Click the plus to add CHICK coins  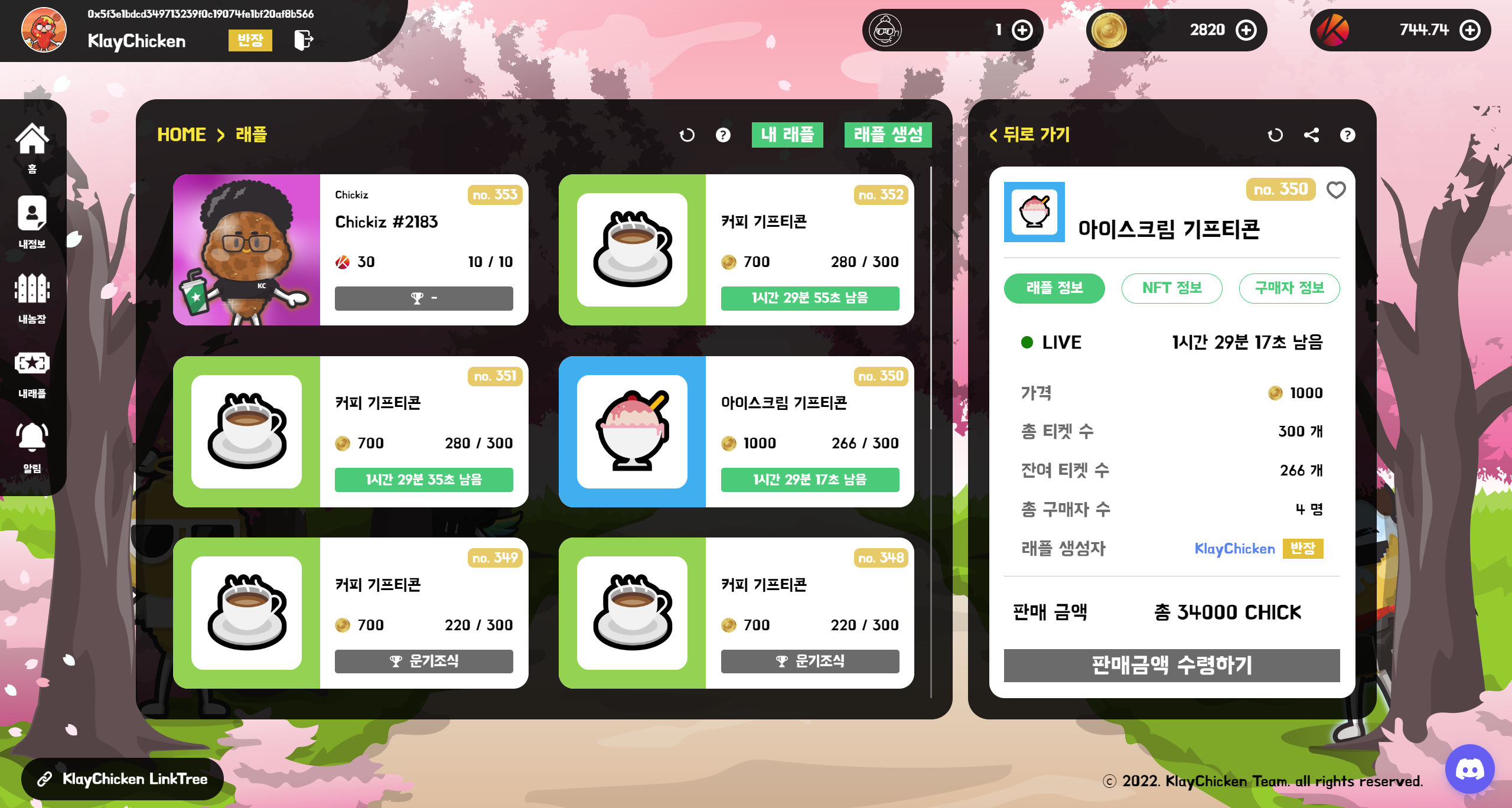pyautogui.click(x=1246, y=30)
